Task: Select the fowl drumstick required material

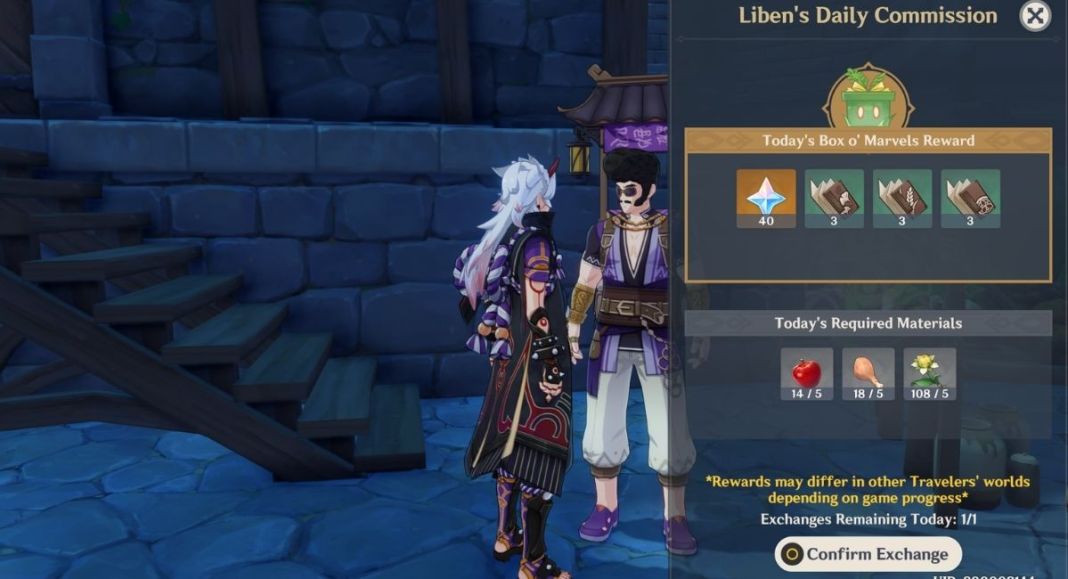Action: tap(868, 374)
